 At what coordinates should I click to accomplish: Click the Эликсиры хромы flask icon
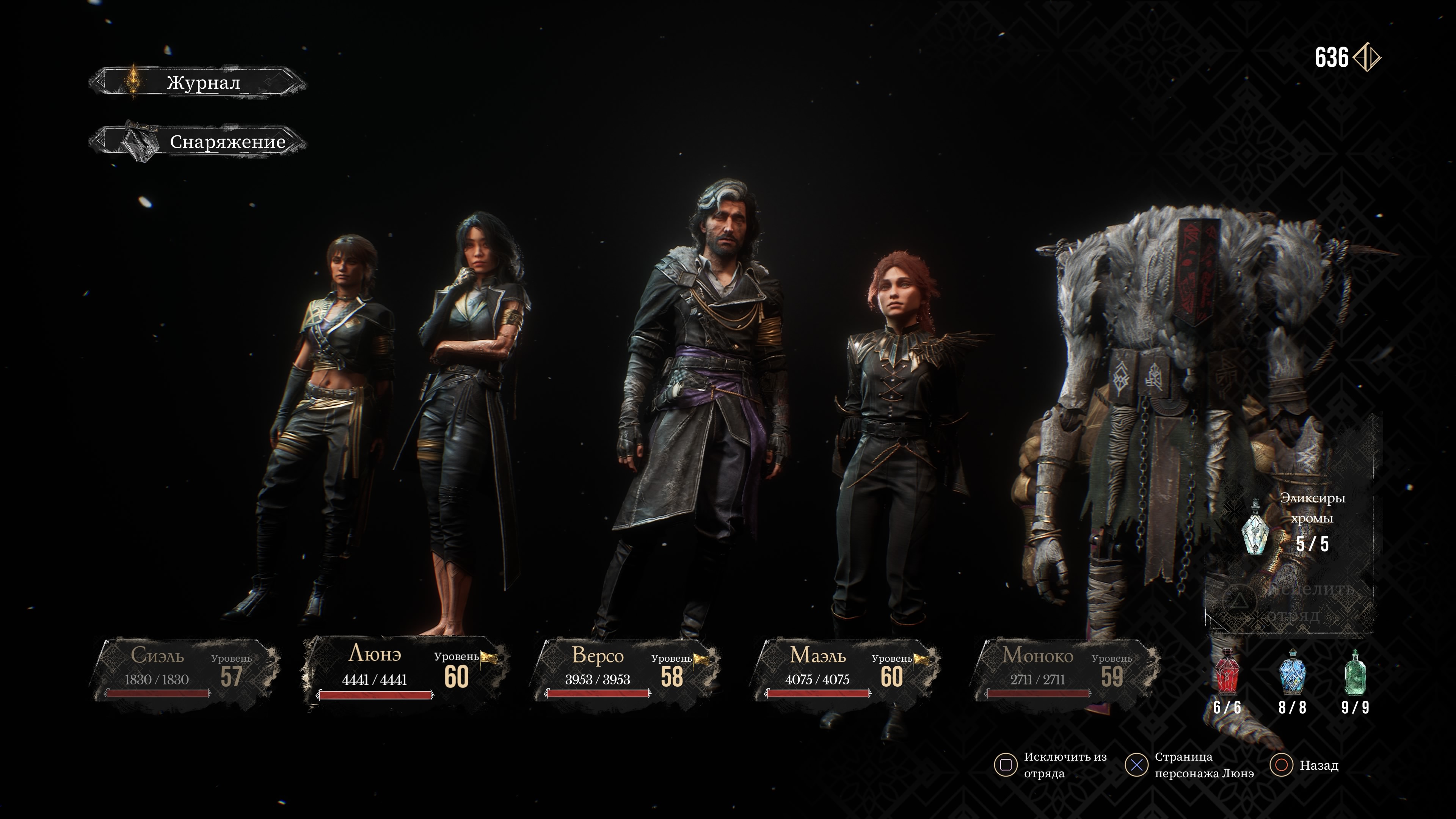(x=1255, y=528)
